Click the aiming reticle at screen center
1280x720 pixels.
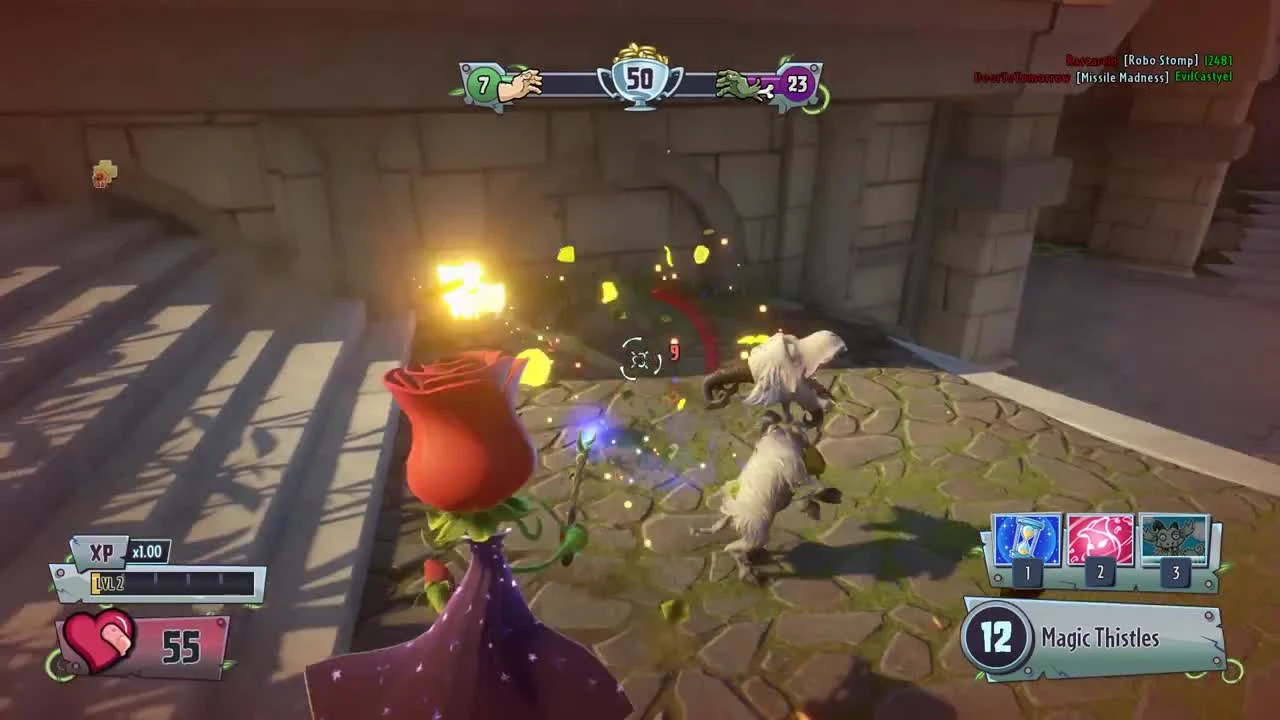638,358
